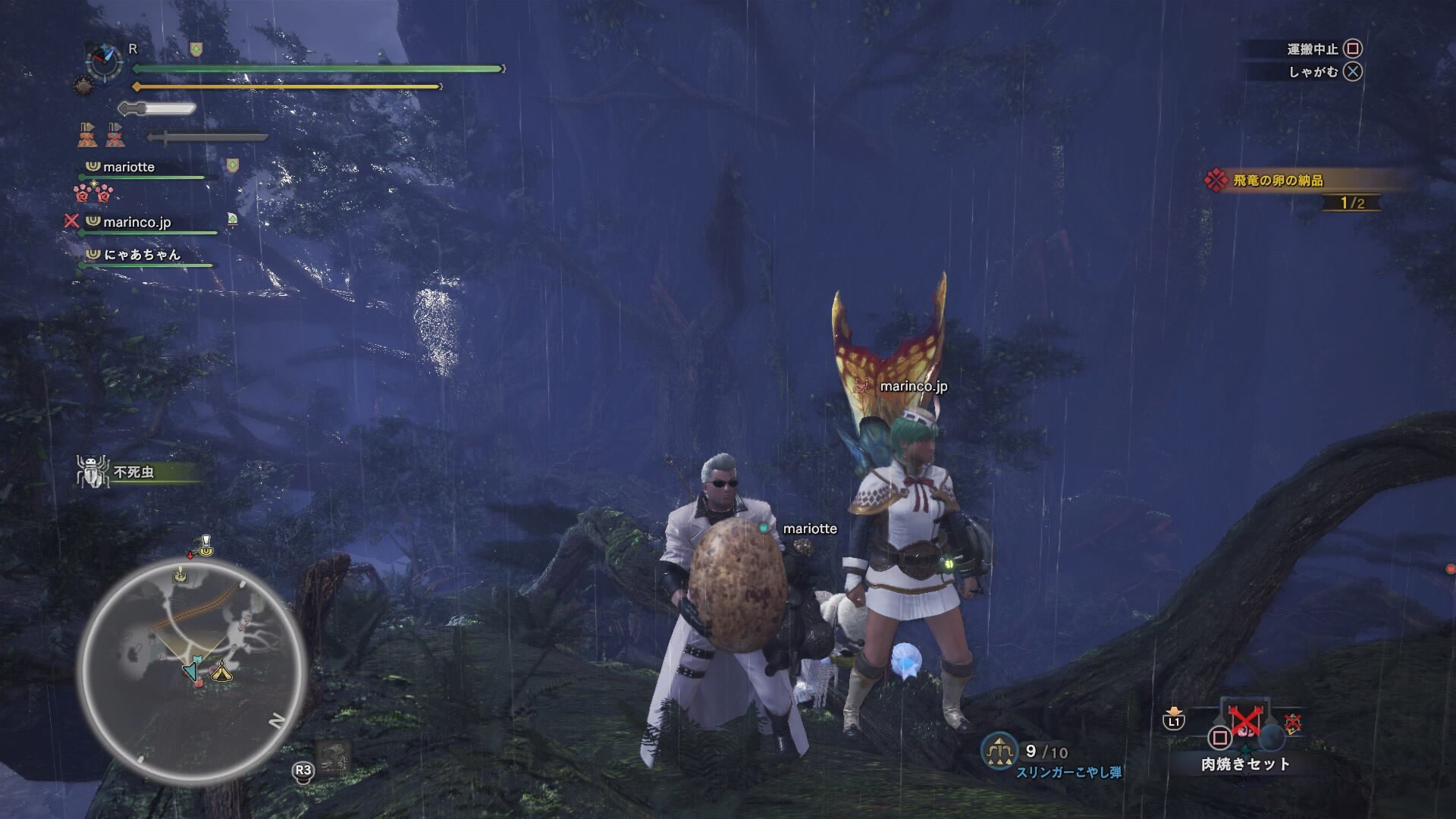Expand the yellow stamina bar arrow end
The width and height of the screenshot is (1456, 819).
[x=438, y=86]
